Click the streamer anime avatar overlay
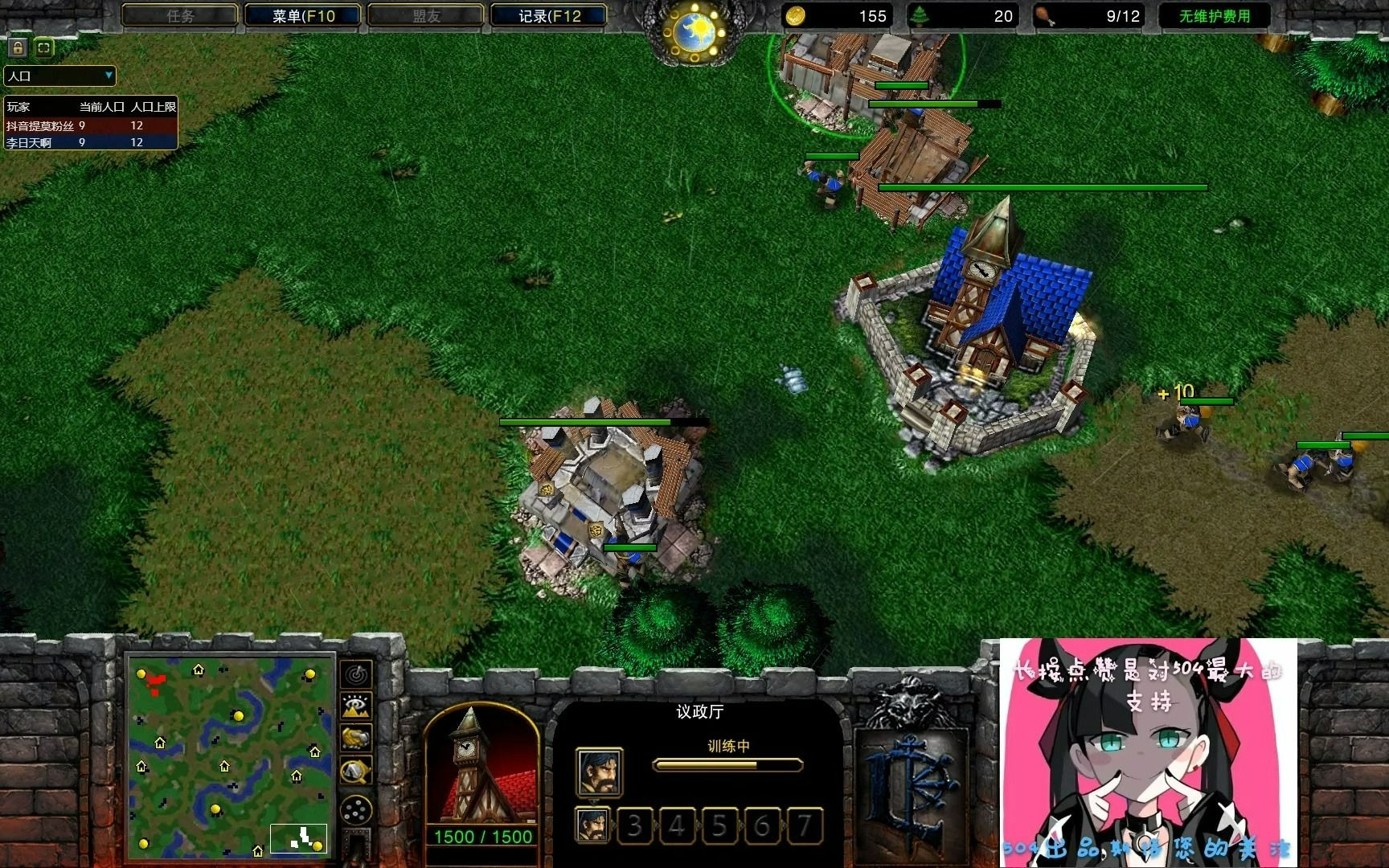1389x868 pixels. pyautogui.click(x=1148, y=752)
